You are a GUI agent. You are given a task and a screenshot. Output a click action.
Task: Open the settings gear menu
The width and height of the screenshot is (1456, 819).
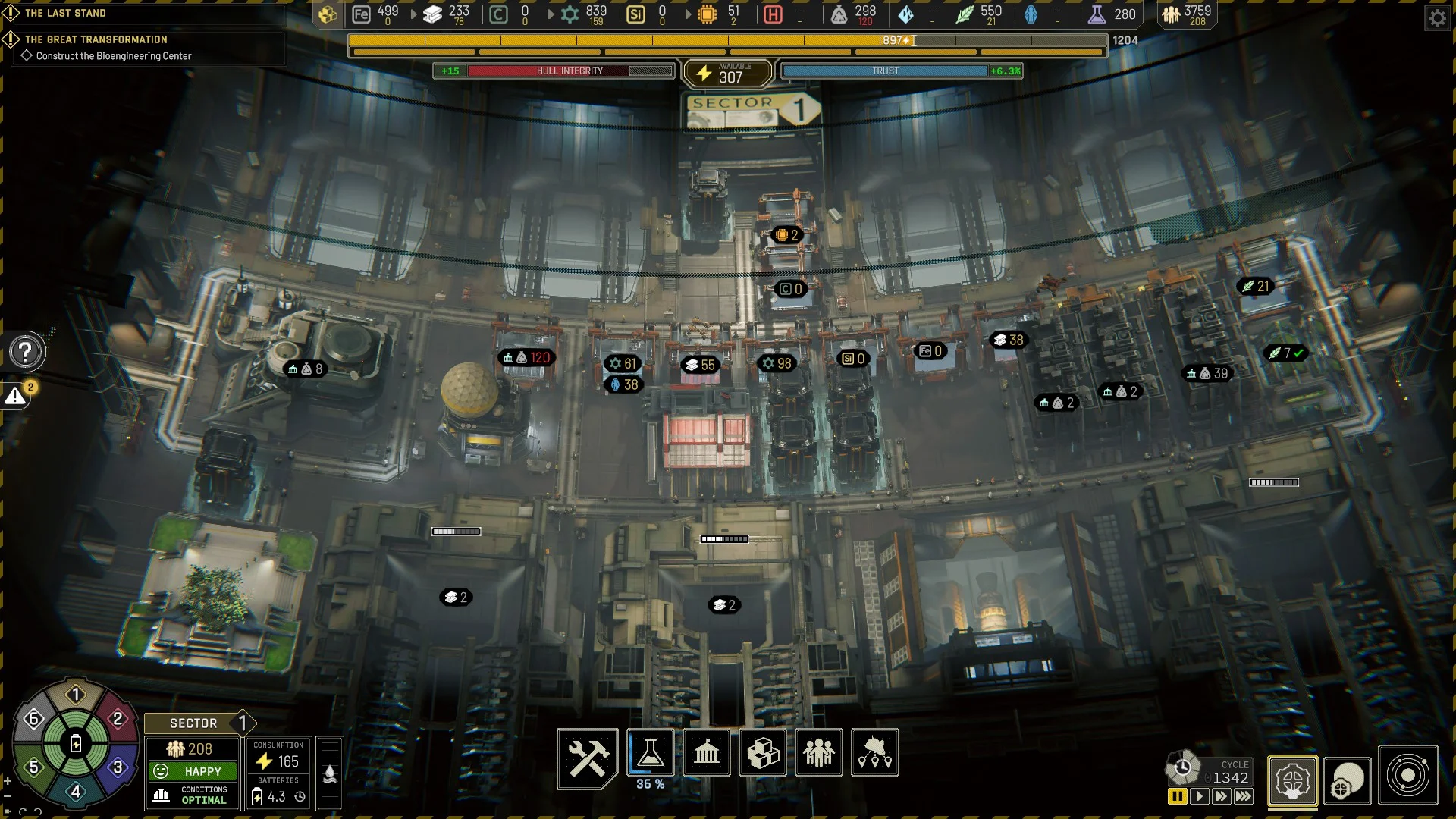(1437, 17)
